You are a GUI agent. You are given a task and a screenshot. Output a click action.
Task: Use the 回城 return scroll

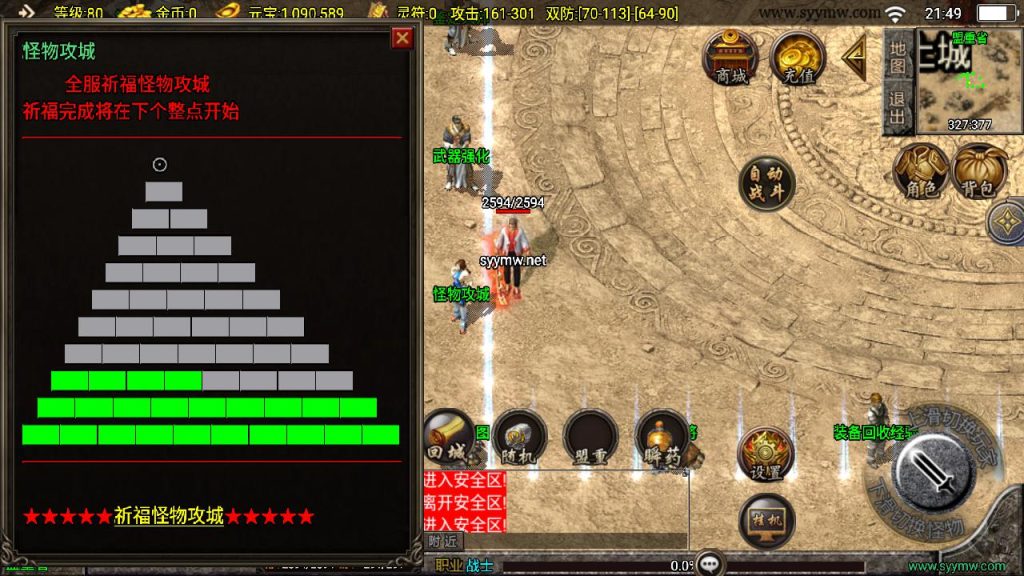point(447,437)
